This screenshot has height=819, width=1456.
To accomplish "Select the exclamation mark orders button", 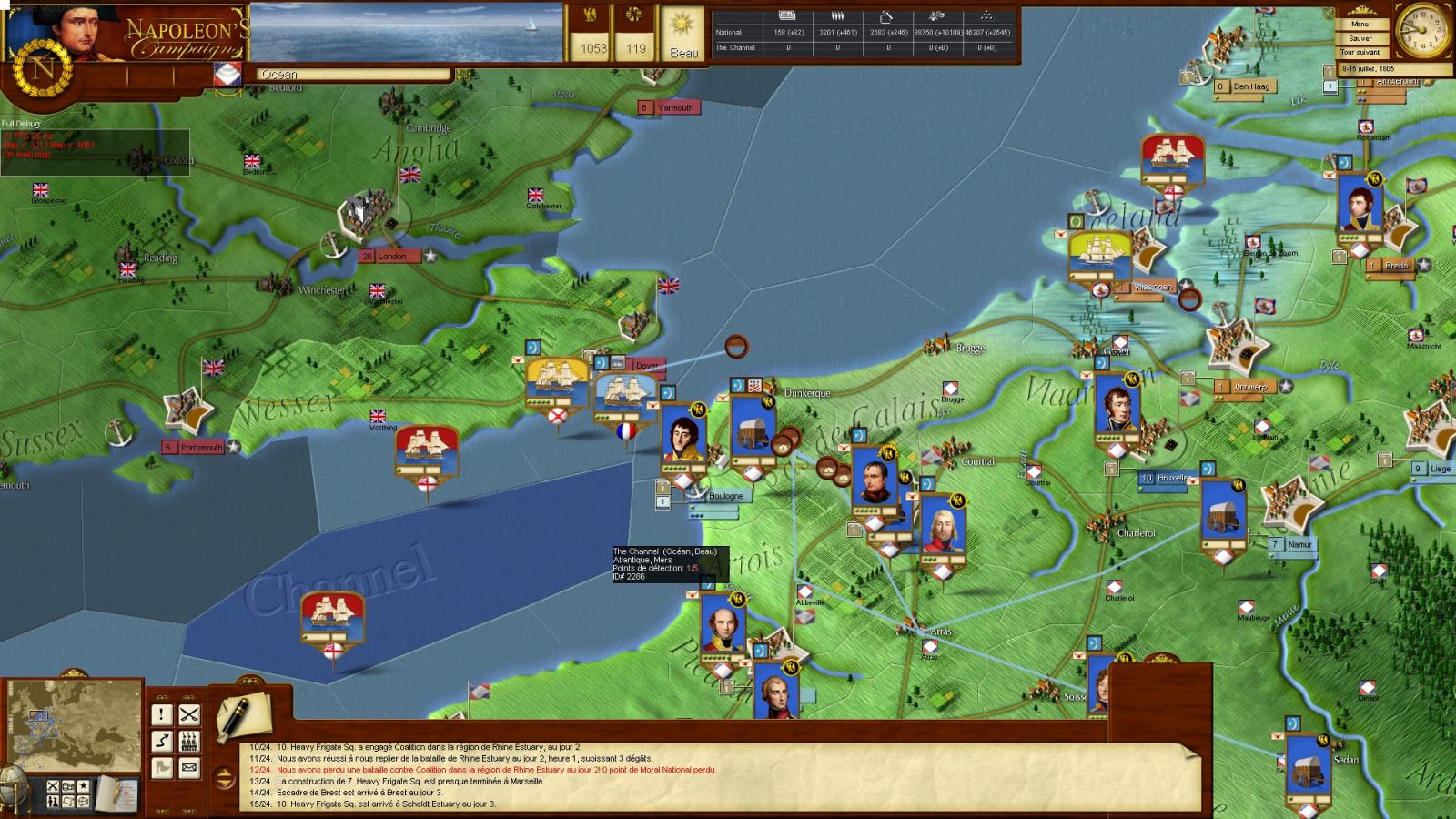I will pos(161,714).
